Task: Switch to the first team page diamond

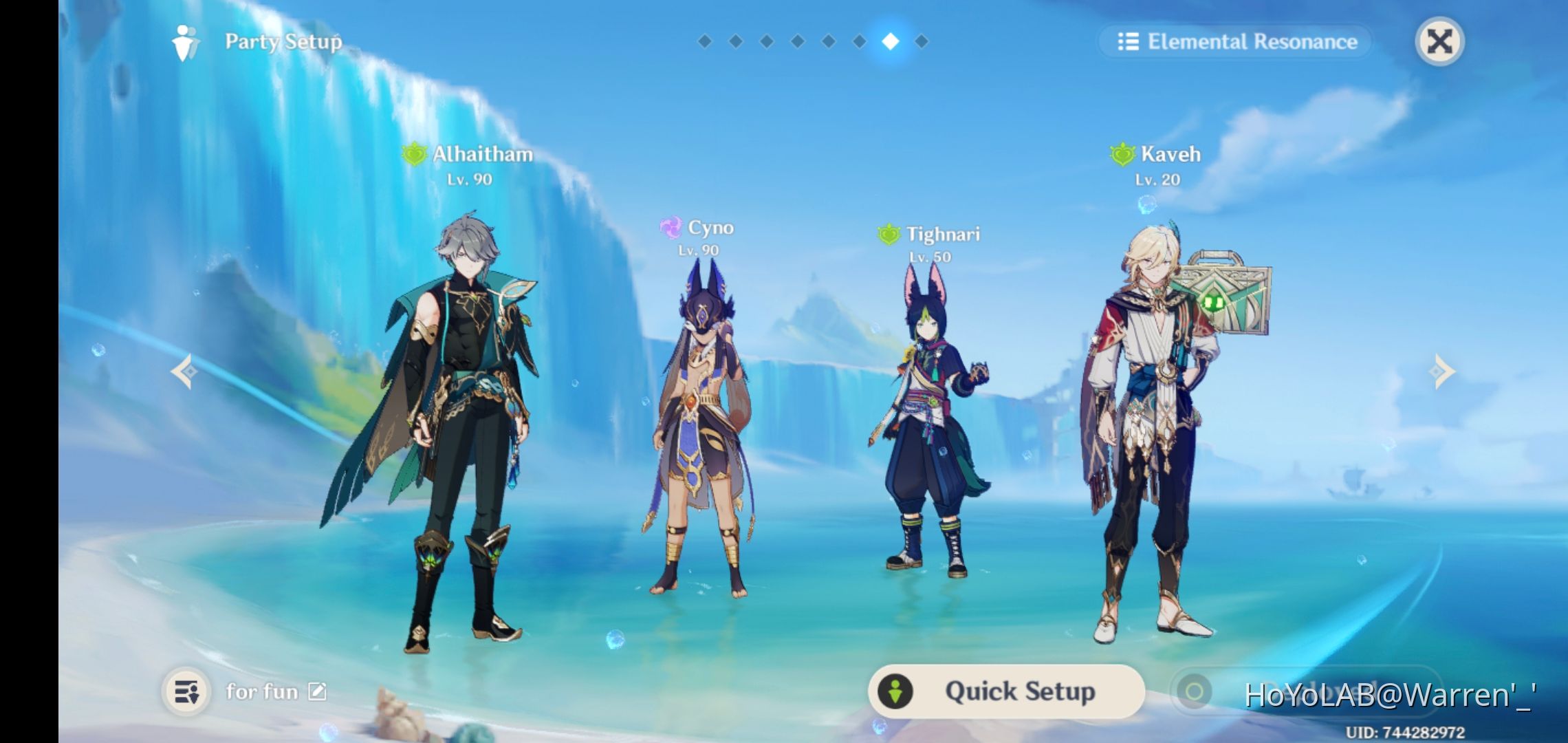Action: tap(704, 41)
